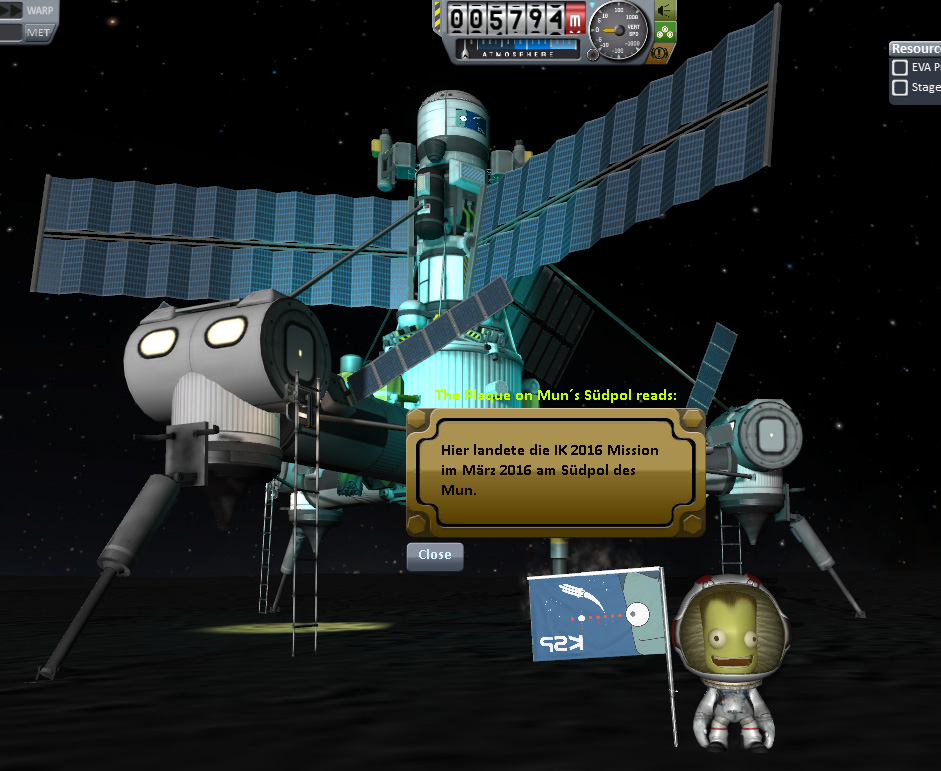Toggle the EVA Propellant resource checkbox
This screenshot has height=771, width=941.
(x=900, y=68)
